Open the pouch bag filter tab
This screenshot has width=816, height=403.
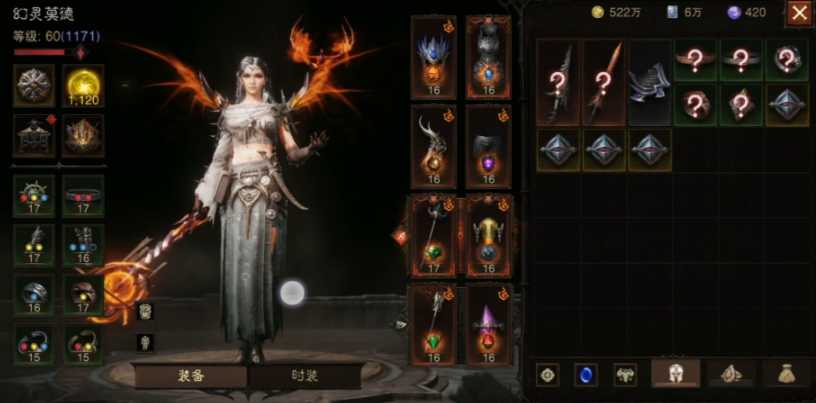point(788,373)
